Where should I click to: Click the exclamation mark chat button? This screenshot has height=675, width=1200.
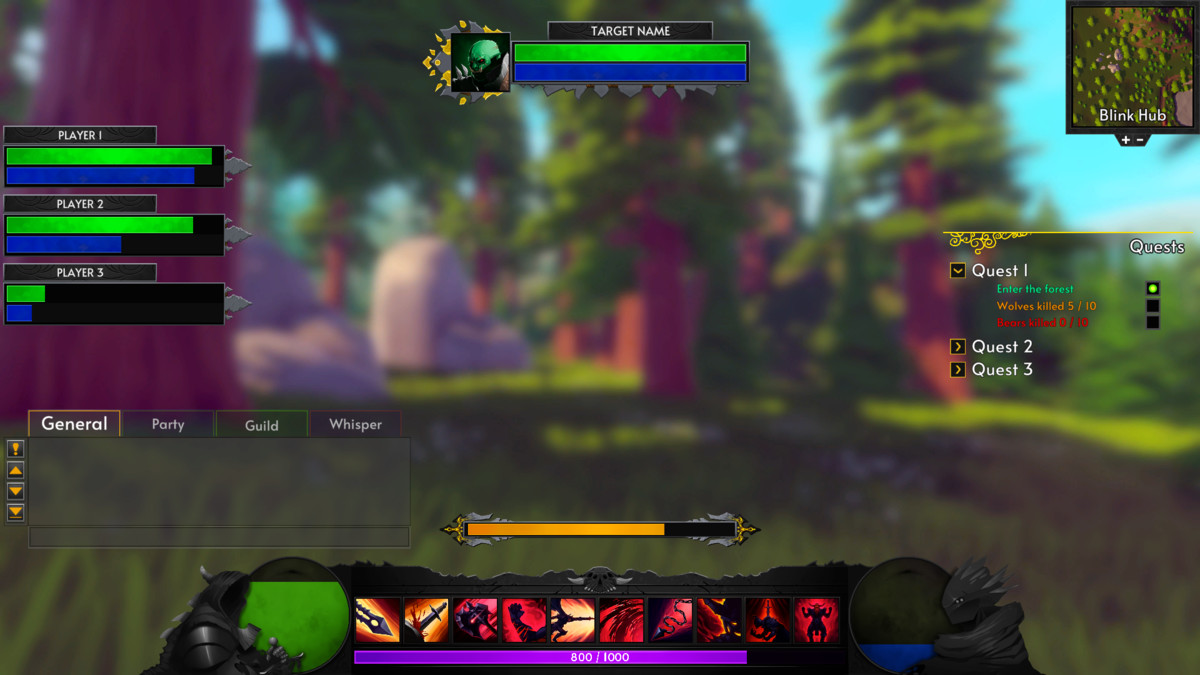(x=15, y=449)
